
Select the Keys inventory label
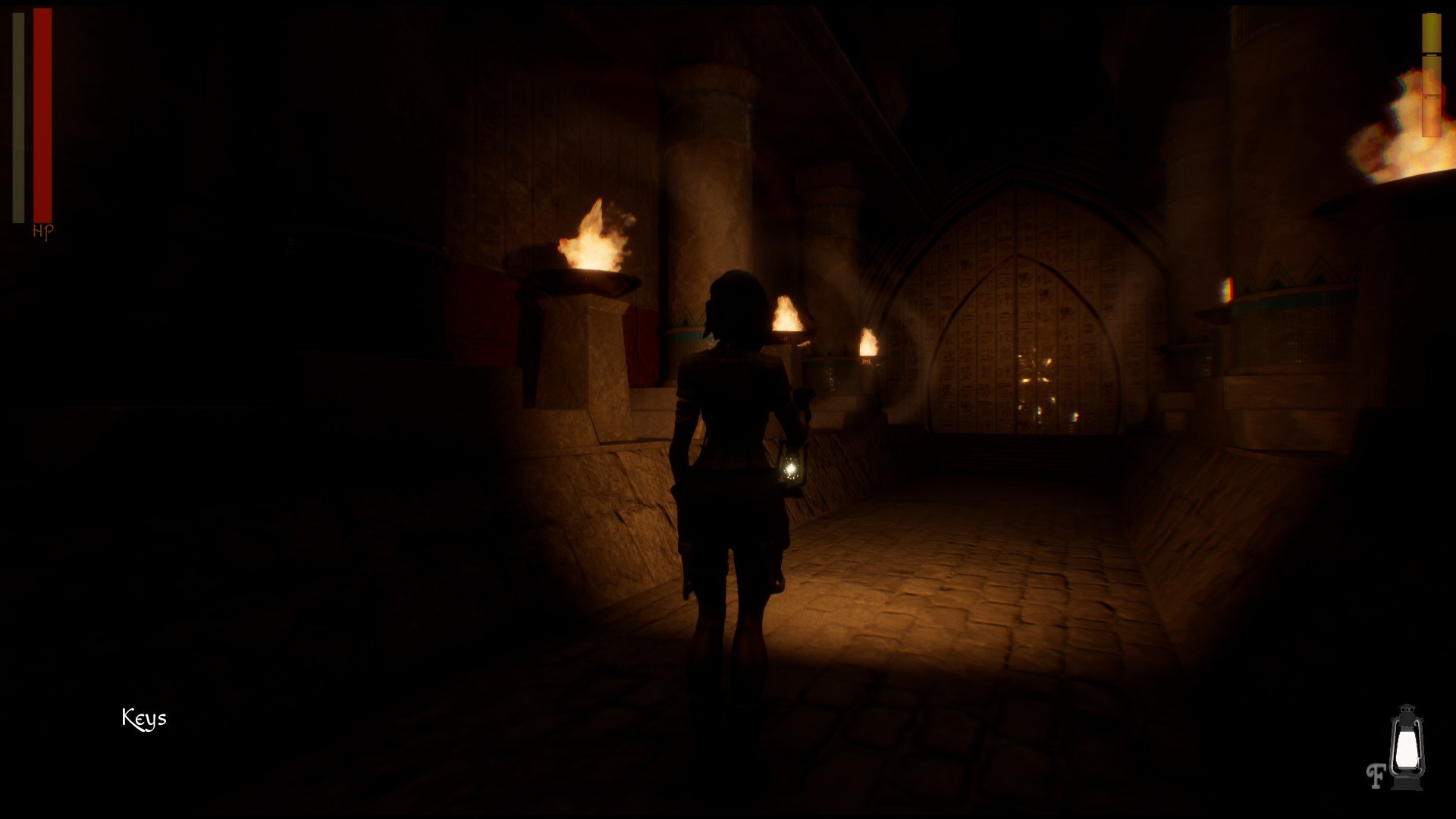click(144, 718)
